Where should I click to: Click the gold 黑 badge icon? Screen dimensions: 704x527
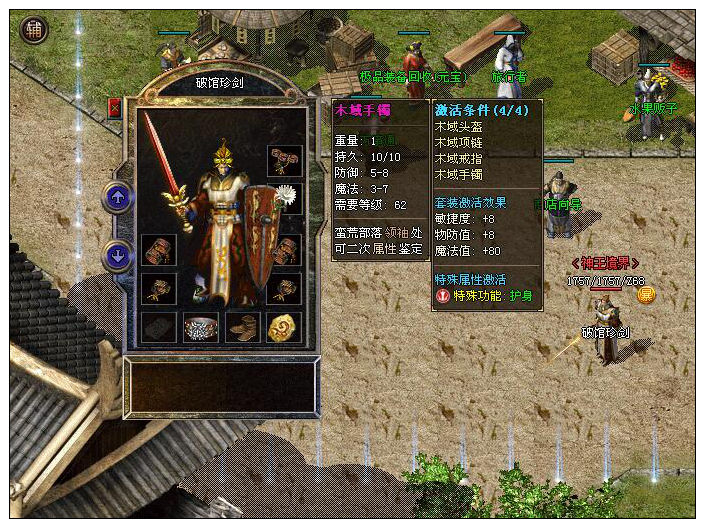pos(646,294)
